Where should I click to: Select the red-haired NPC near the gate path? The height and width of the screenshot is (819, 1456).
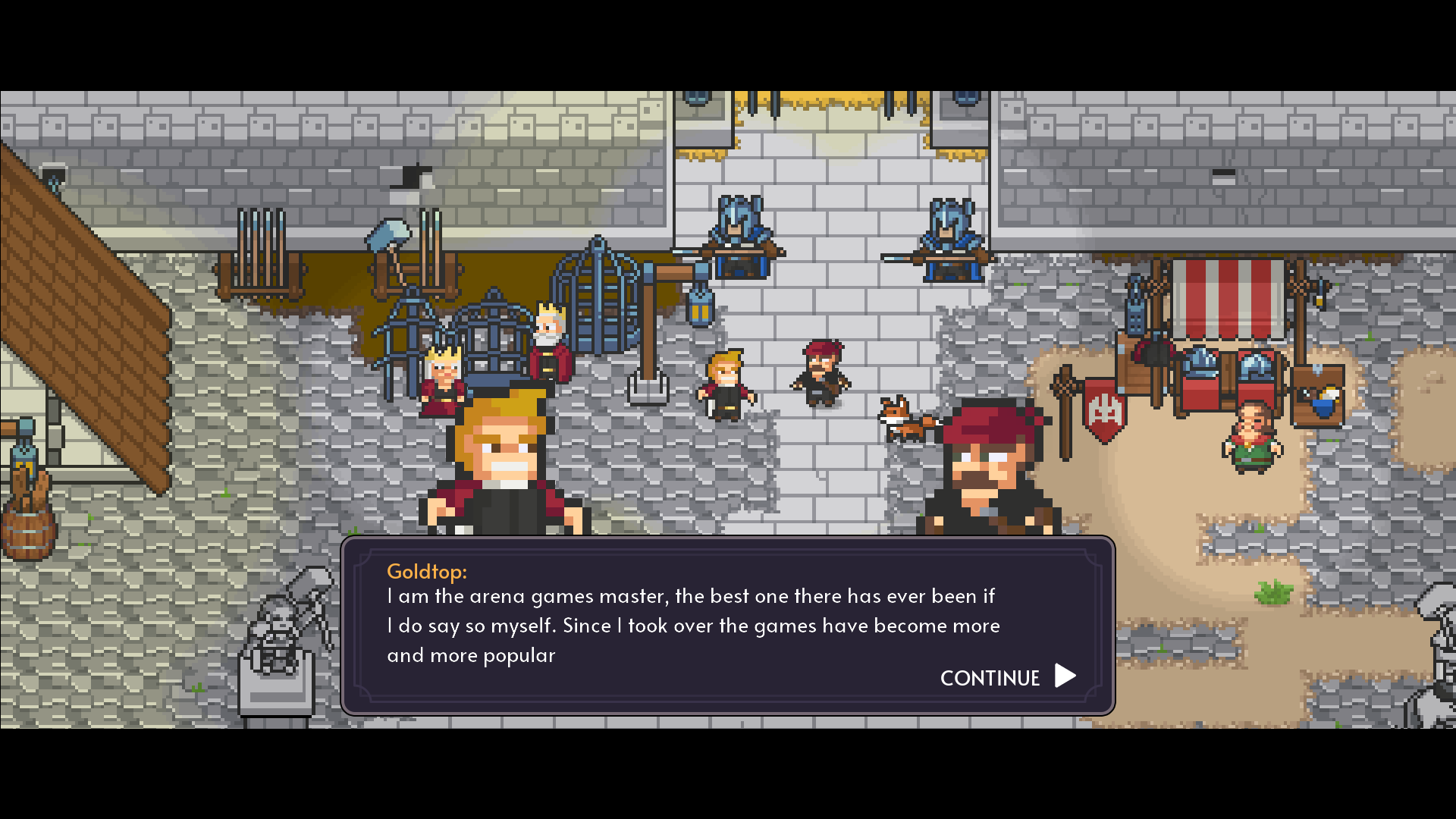click(x=823, y=372)
